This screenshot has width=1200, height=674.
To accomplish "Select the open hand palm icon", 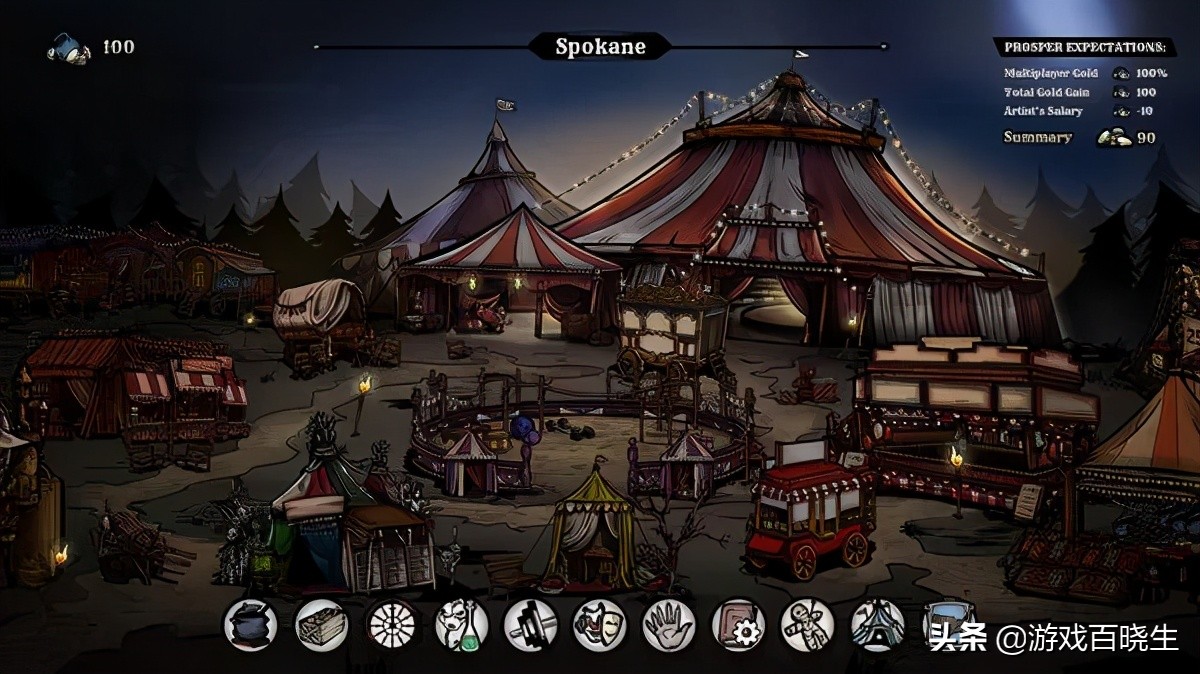I will pos(669,625).
